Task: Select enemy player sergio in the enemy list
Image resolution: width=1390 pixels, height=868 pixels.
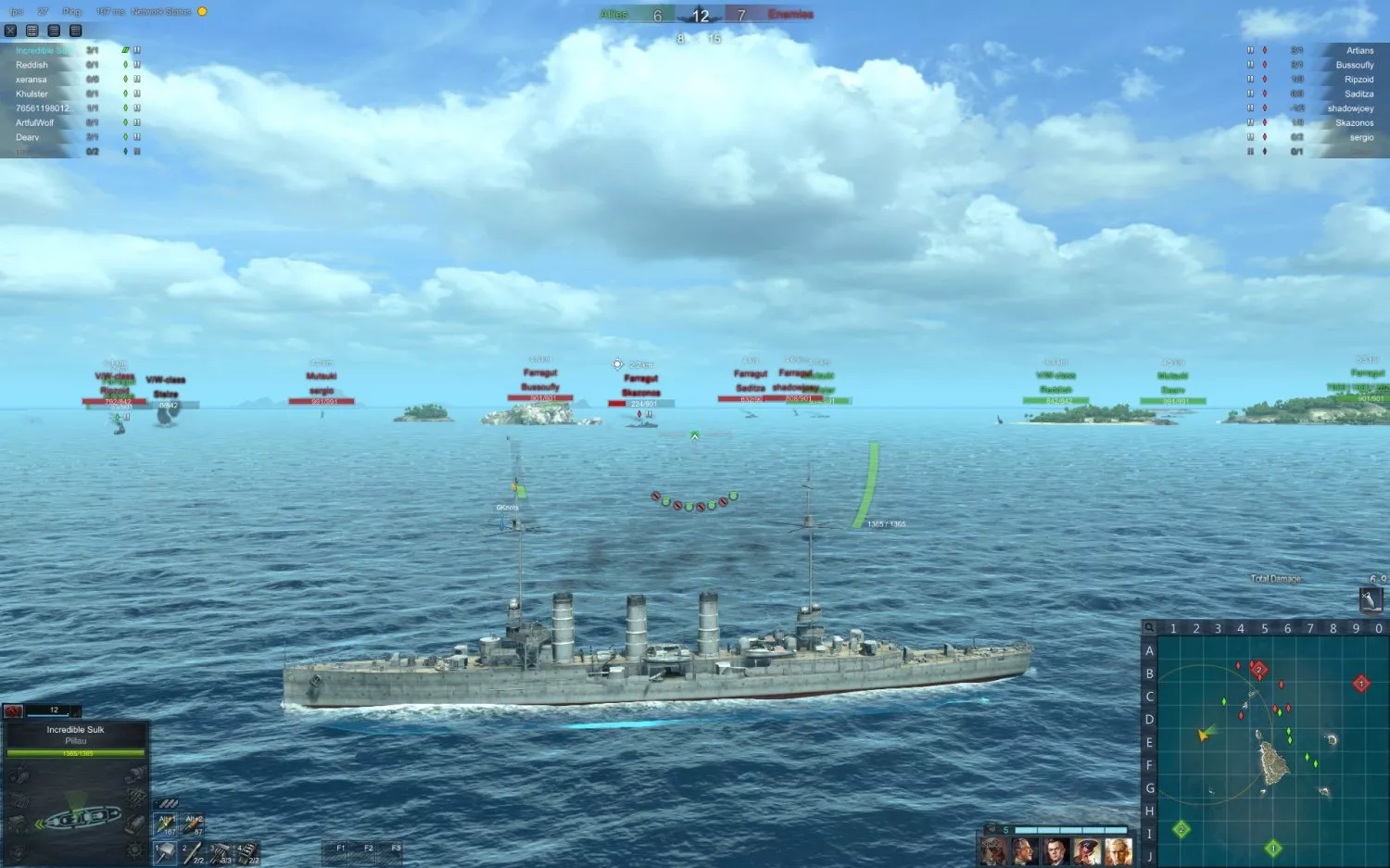Action: pos(1361,136)
